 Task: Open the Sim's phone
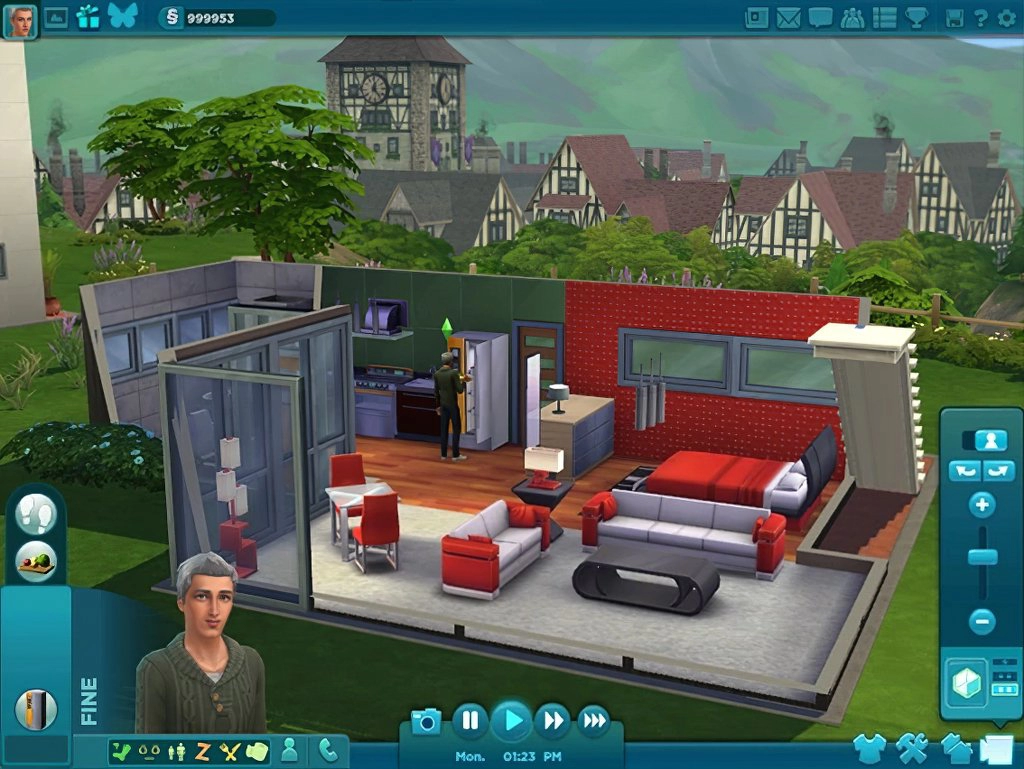pos(327,749)
